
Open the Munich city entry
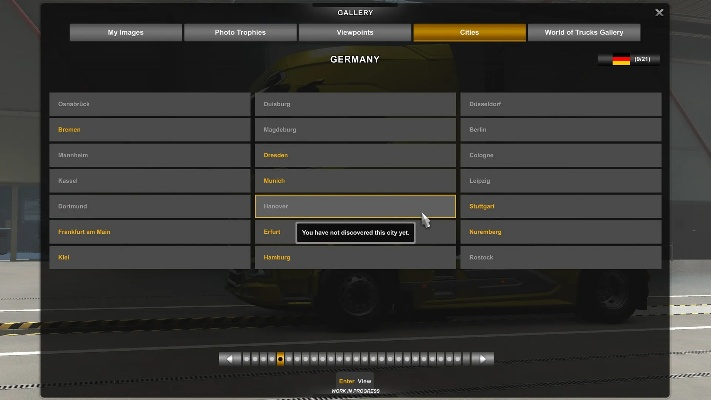pyautogui.click(x=355, y=181)
